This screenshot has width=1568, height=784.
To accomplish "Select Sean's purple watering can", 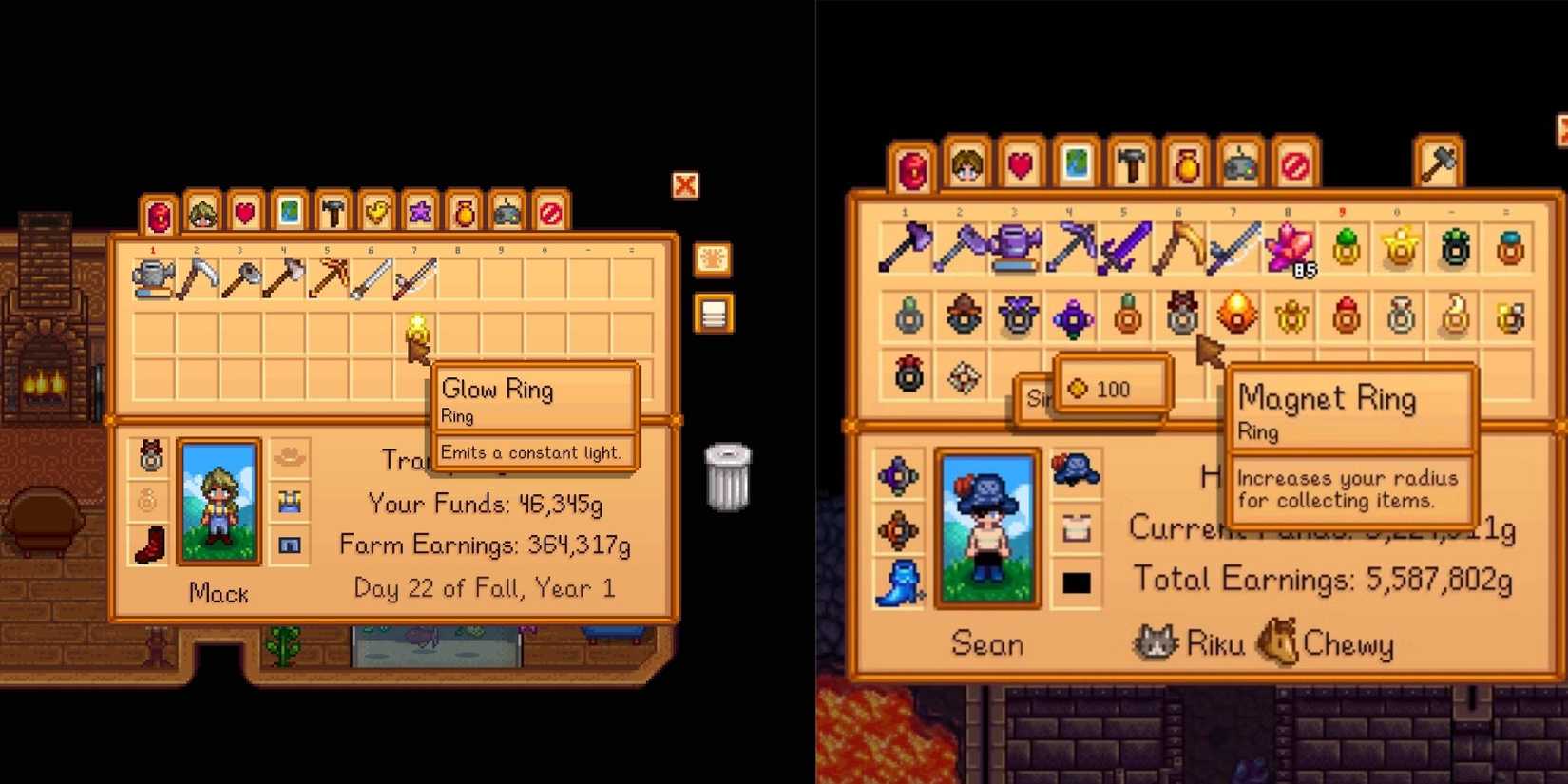I will [x=1017, y=249].
